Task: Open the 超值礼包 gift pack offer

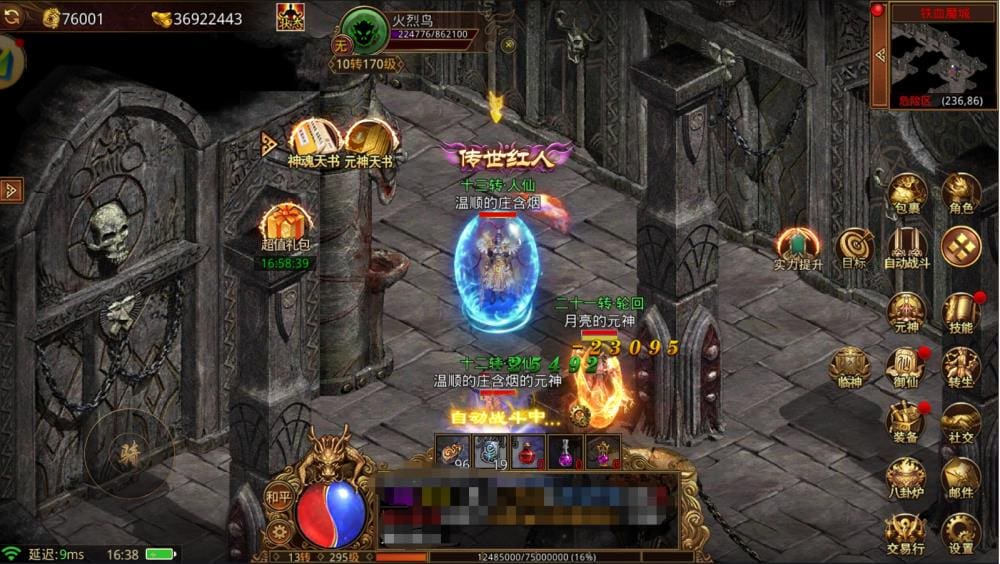Action: 285,229
